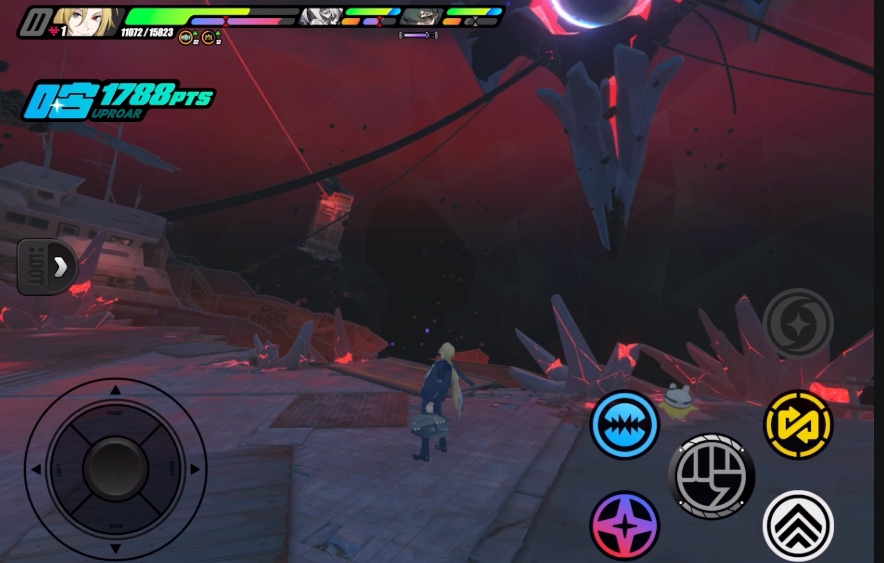Tap the joystick's up arrow
The image size is (884, 563).
115,390
